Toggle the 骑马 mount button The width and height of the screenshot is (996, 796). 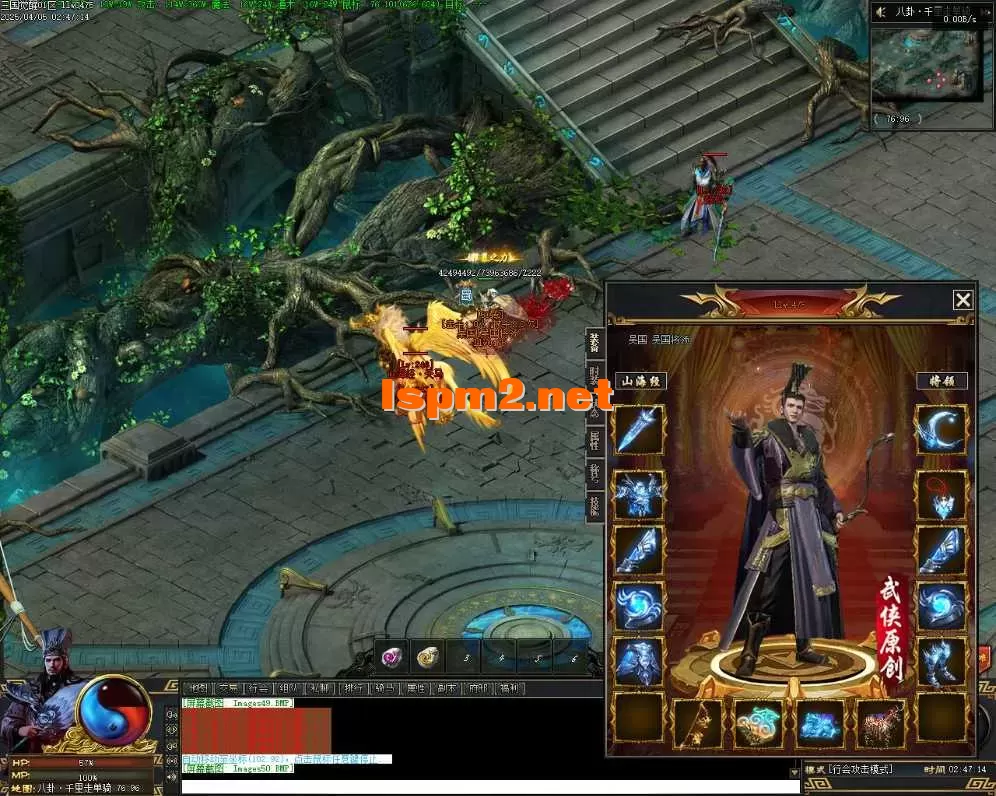point(383,688)
